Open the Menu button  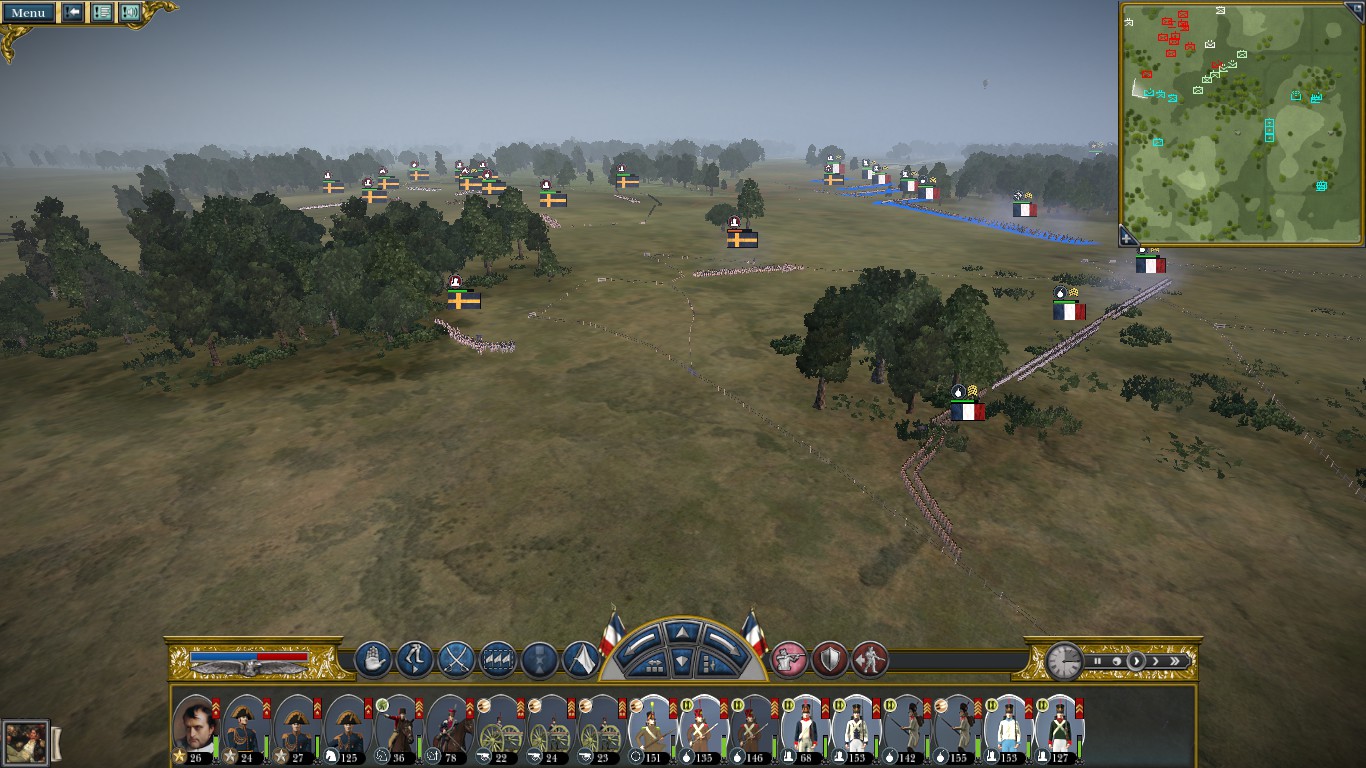(28, 13)
